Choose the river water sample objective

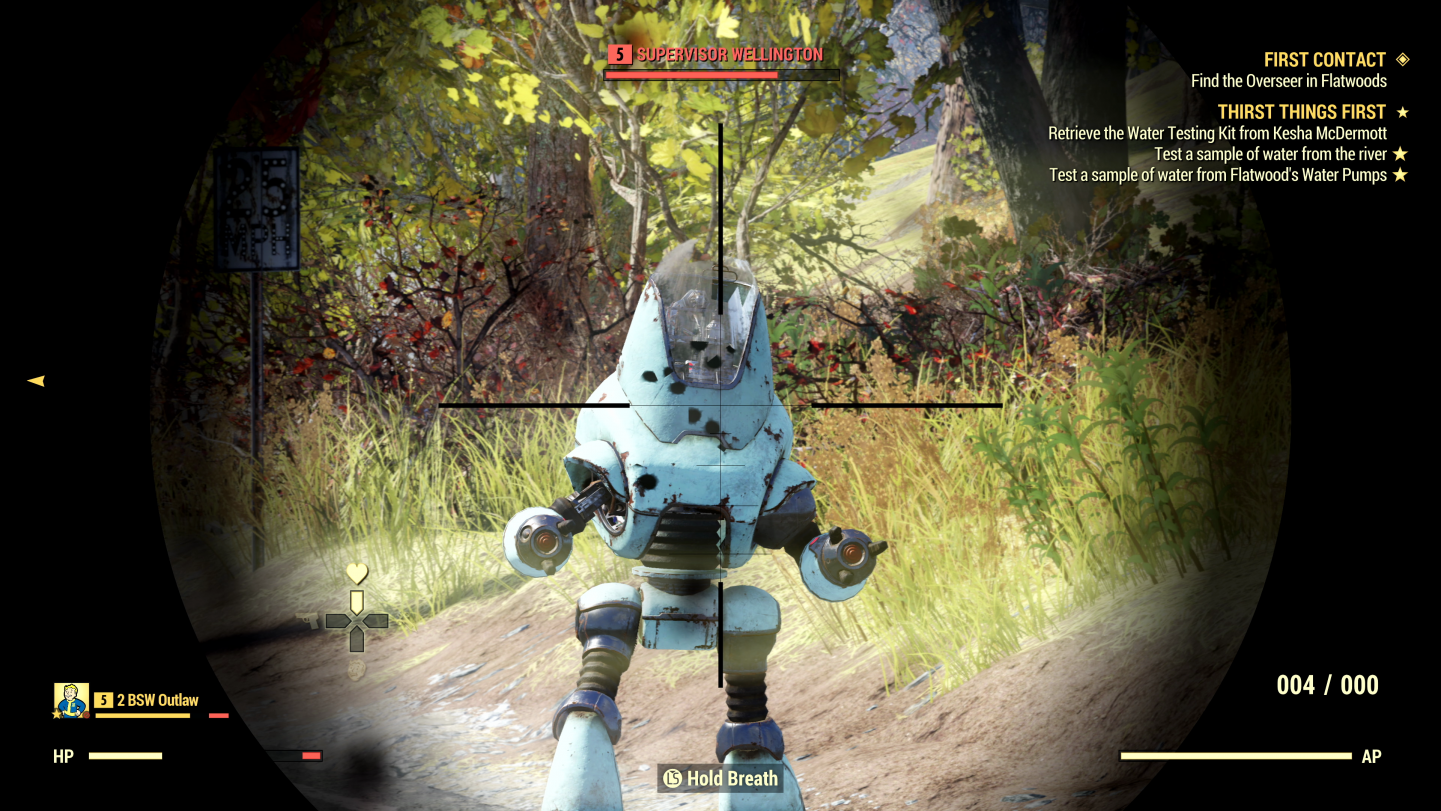pos(1270,154)
